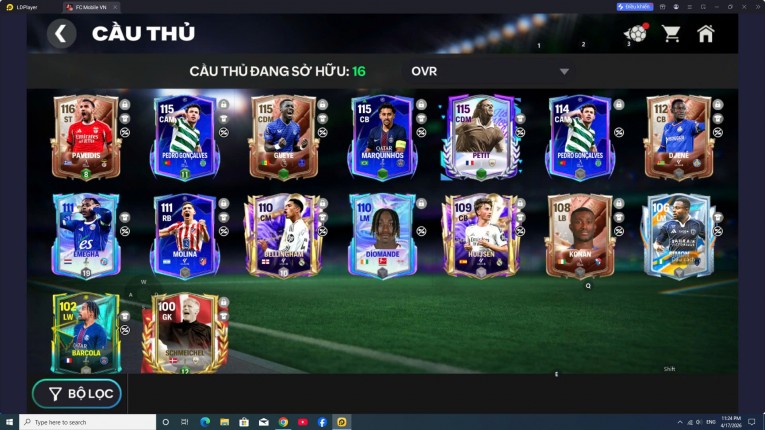
Task: Return to the home screen
Action: (x=706, y=33)
